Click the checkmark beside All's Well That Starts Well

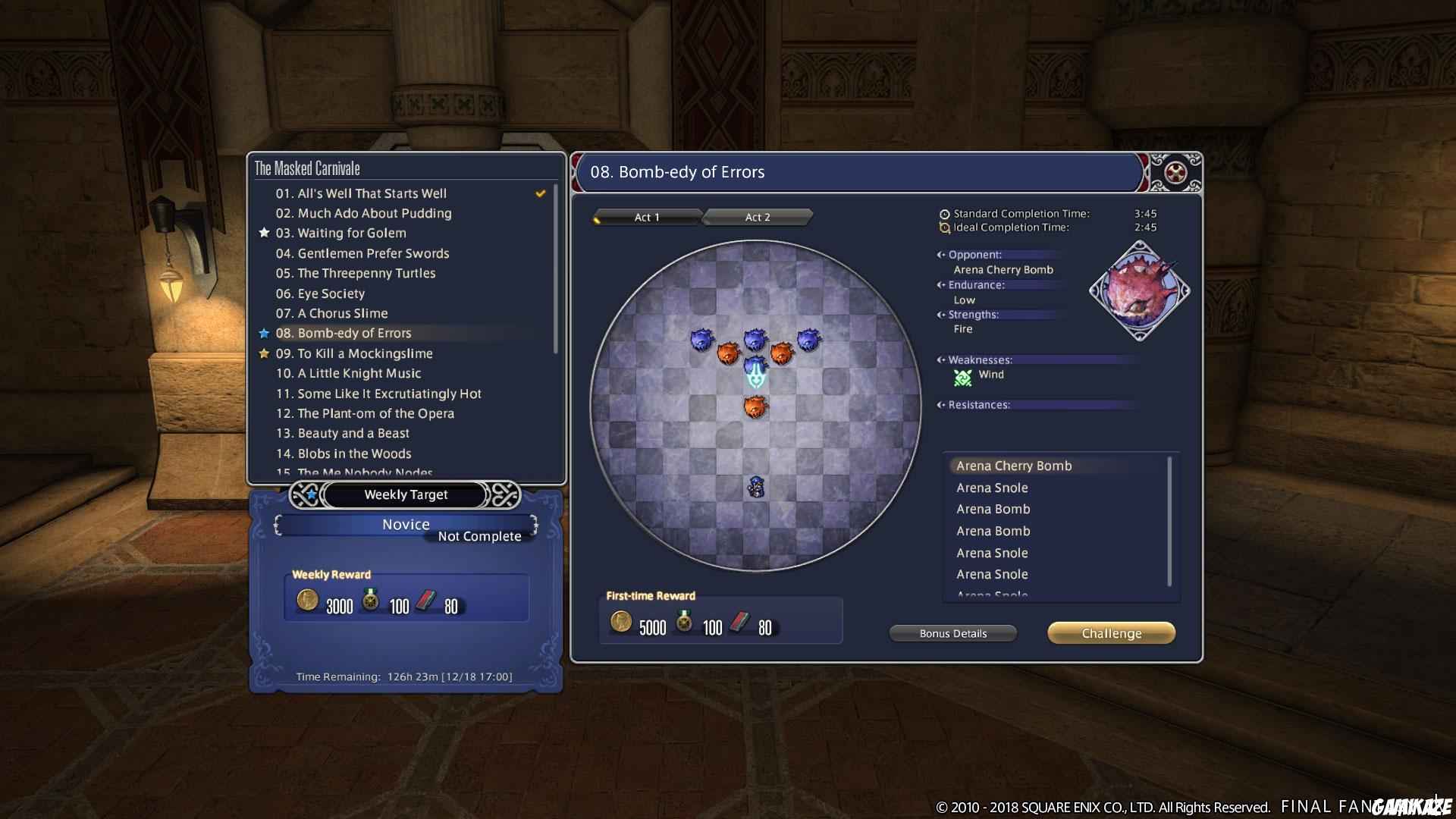541,193
